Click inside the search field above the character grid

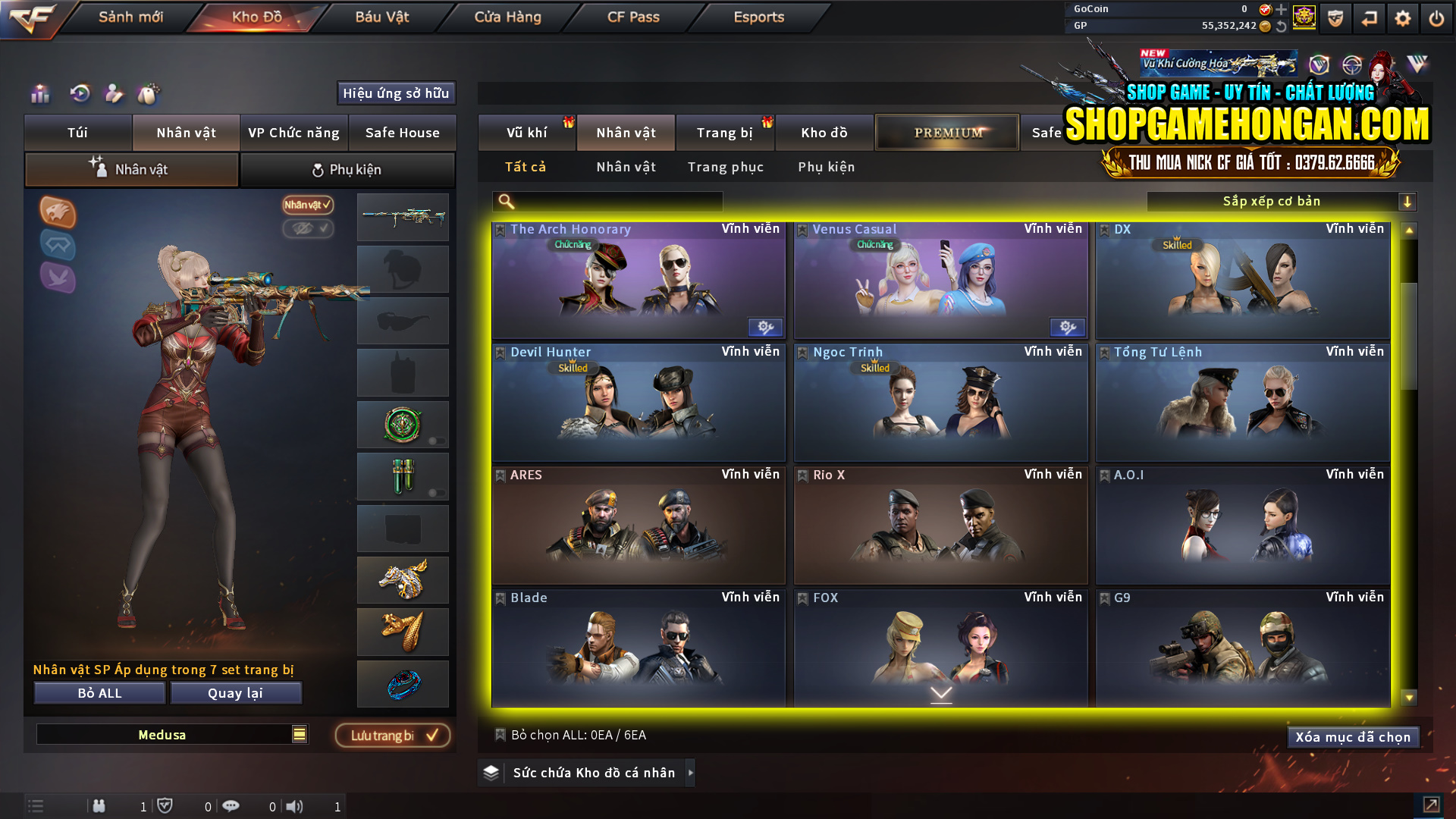607,202
